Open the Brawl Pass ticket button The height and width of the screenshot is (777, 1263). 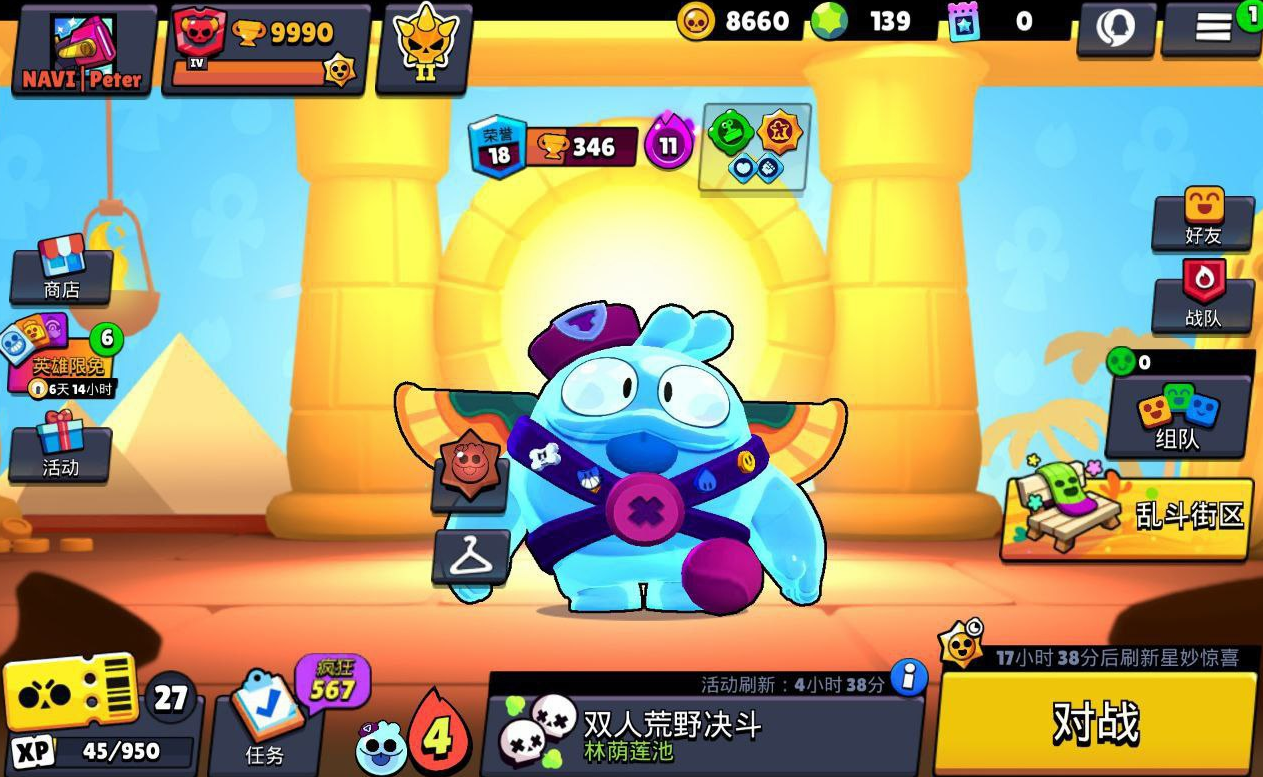click(x=70, y=693)
